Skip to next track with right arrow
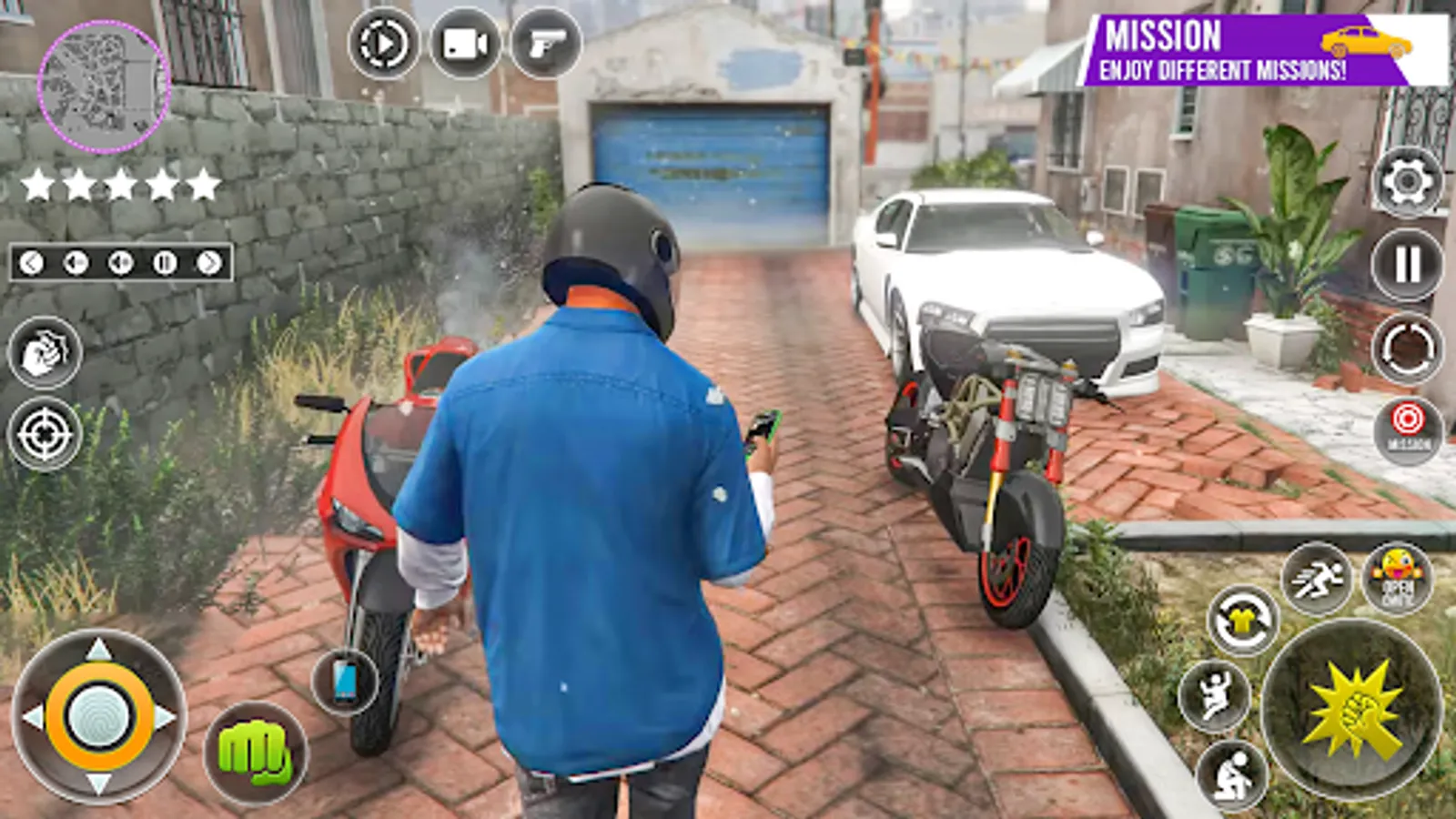 pos(207,262)
